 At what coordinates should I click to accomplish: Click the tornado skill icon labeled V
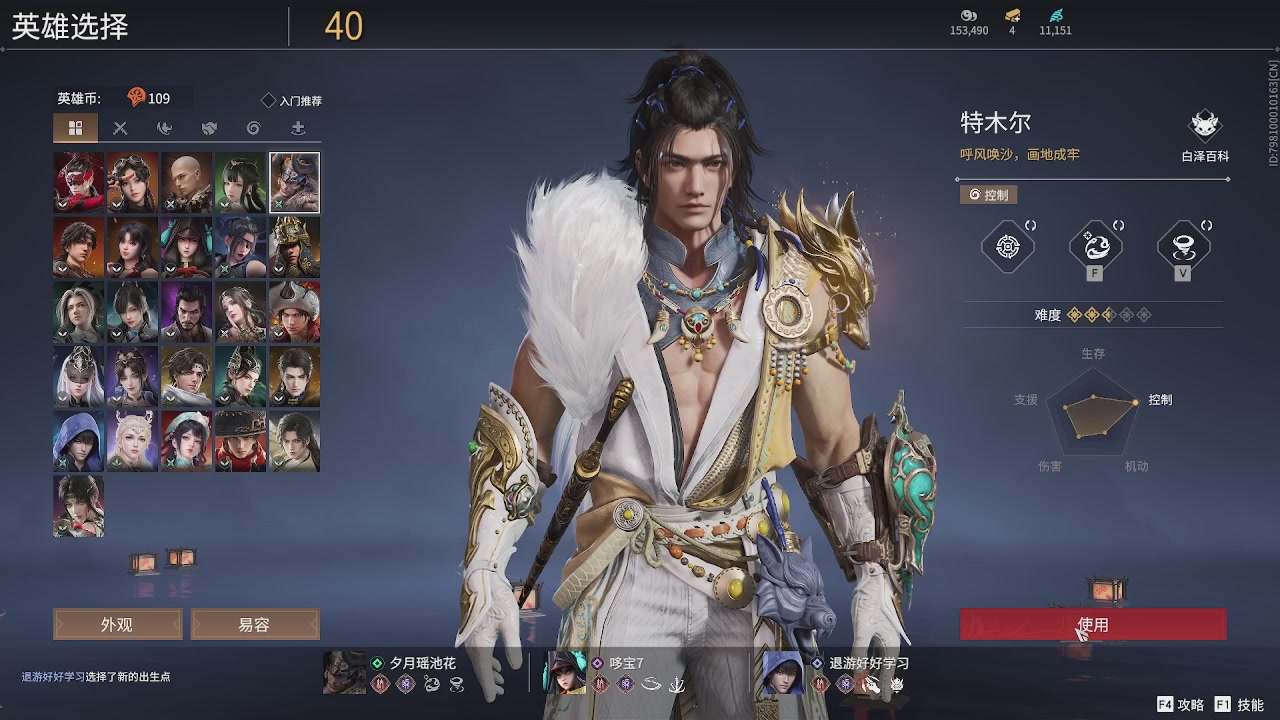click(1185, 247)
